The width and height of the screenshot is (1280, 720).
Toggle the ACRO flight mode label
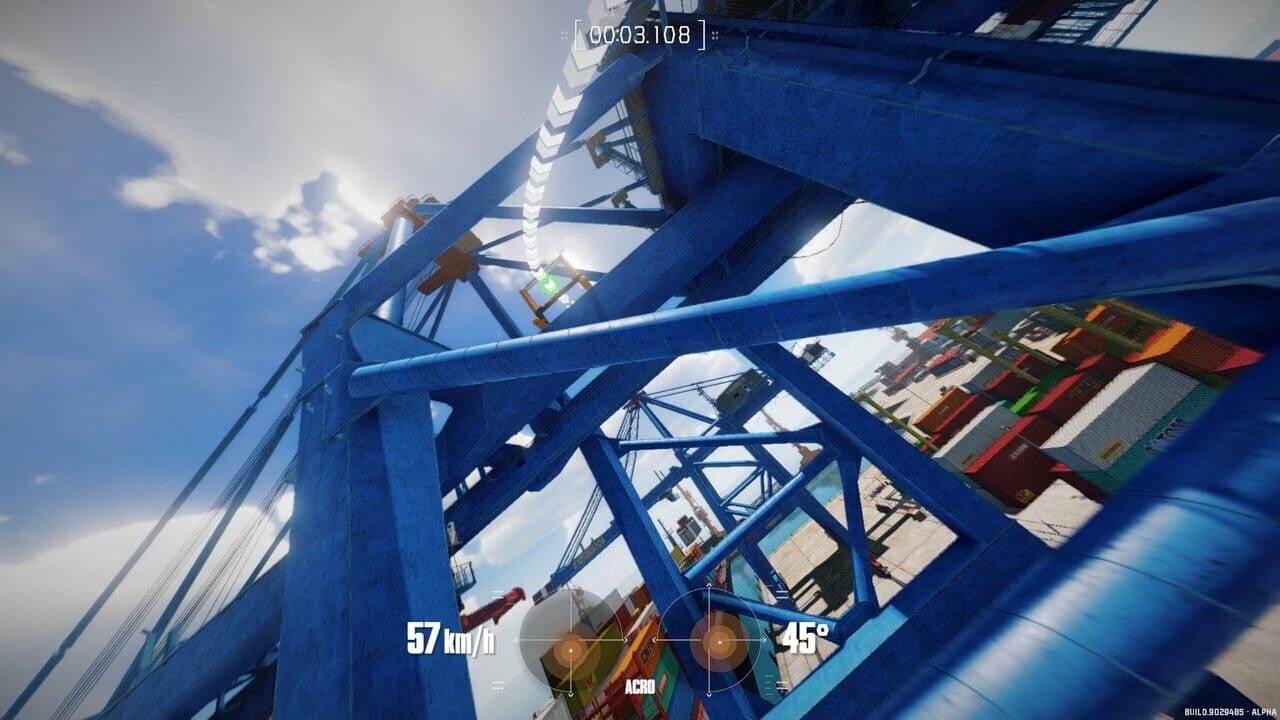(640, 686)
